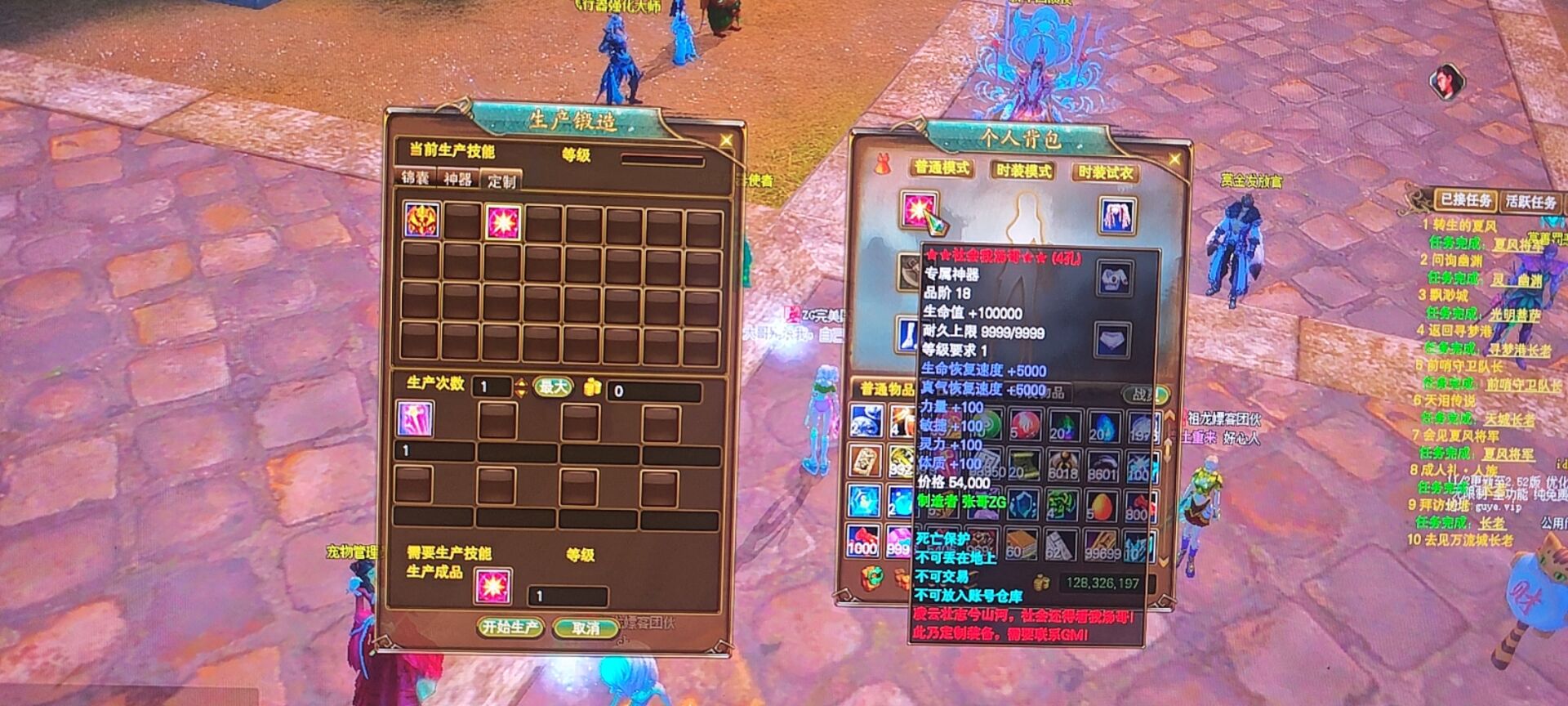Image resolution: width=1568 pixels, height=706 pixels.
Task: Switch to the 锦囊 tab
Action: click(x=416, y=178)
